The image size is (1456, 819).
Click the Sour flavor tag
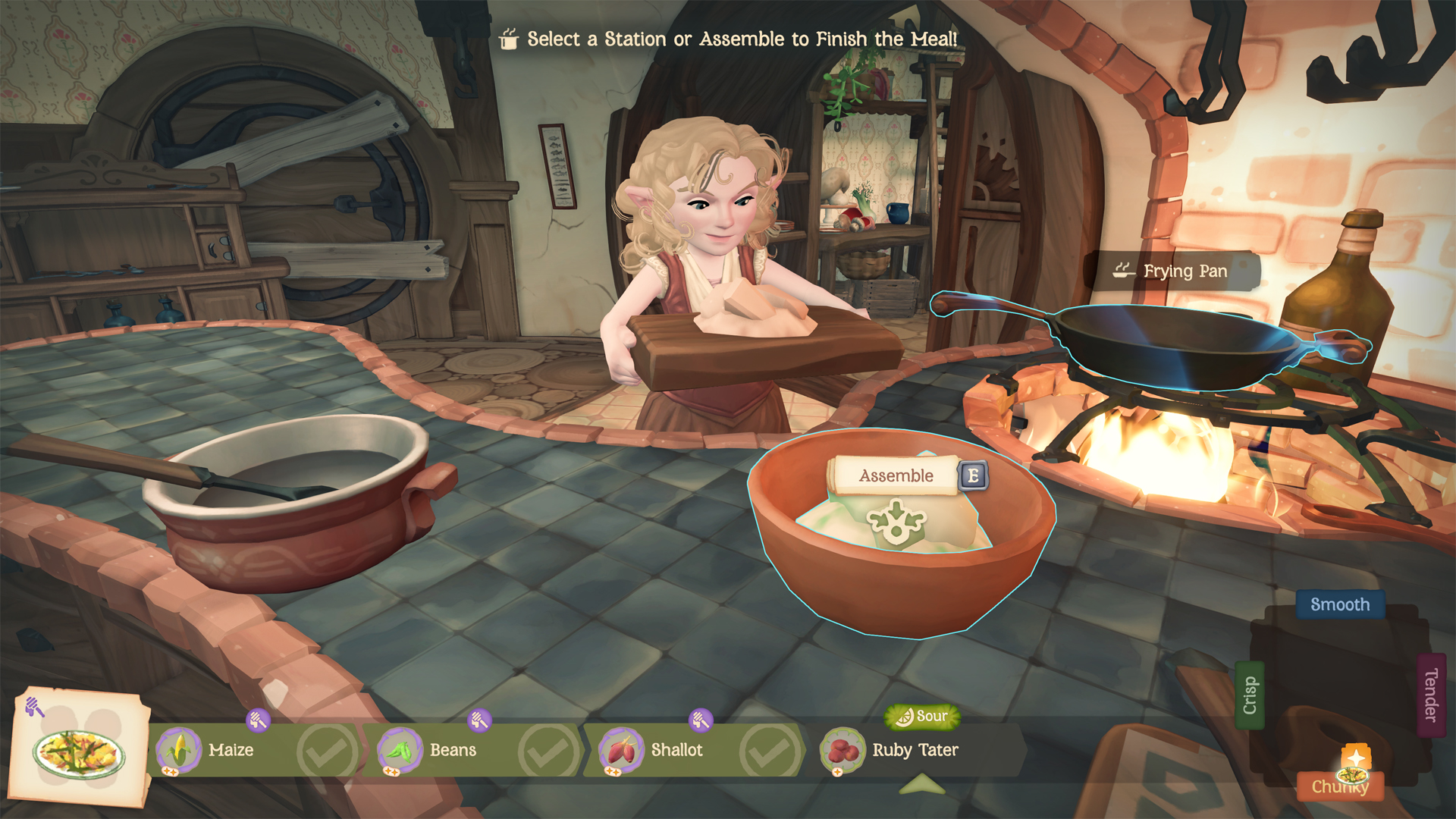[x=922, y=716]
